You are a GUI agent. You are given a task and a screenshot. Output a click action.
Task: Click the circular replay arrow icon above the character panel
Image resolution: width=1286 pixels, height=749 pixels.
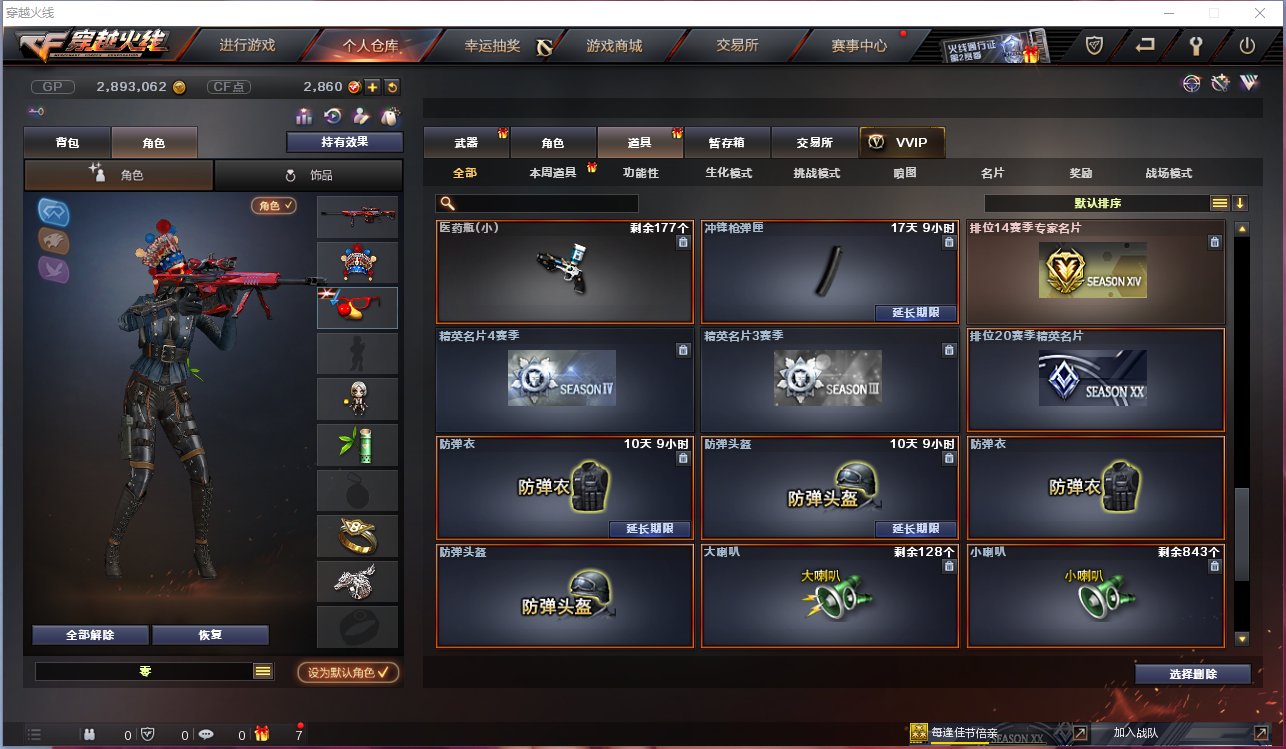click(334, 115)
